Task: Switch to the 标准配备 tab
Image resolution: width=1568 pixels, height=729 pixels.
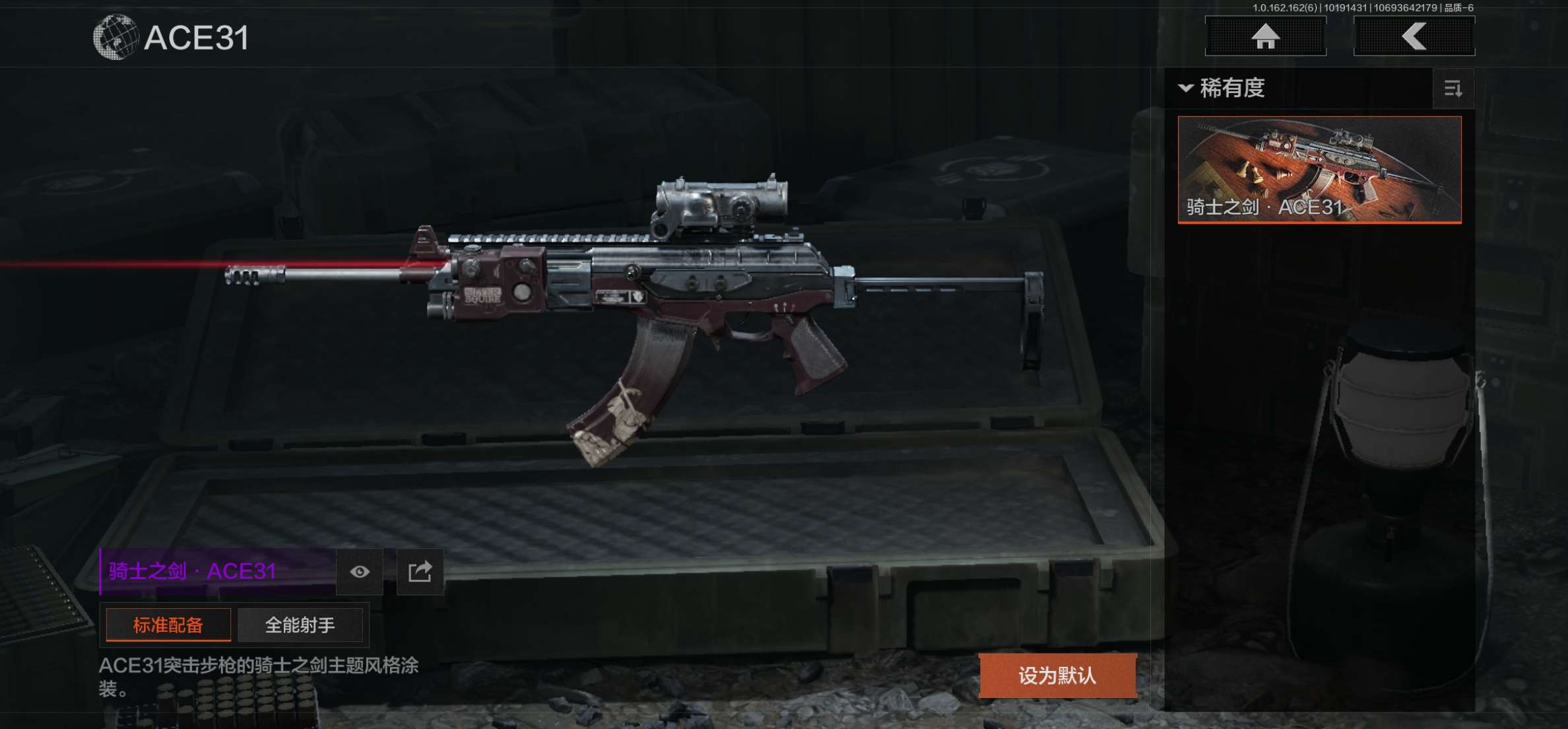Action: point(168,625)
